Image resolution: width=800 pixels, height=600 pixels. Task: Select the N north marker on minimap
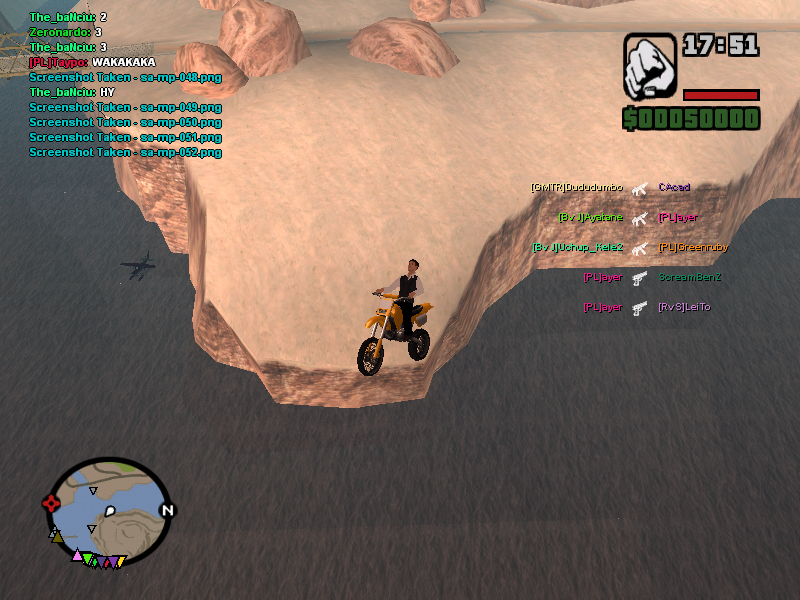point(167,510)
